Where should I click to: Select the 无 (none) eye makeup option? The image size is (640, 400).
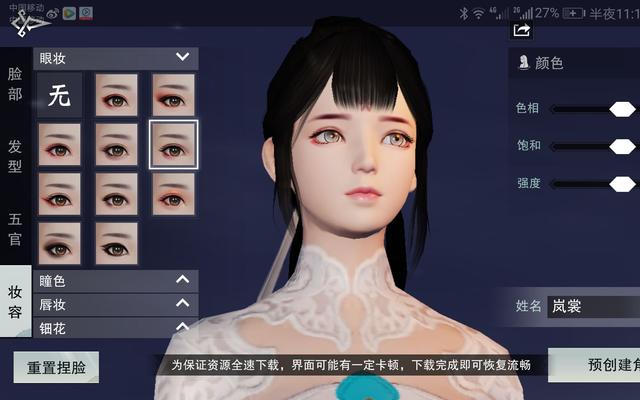(x=59, y=95)
